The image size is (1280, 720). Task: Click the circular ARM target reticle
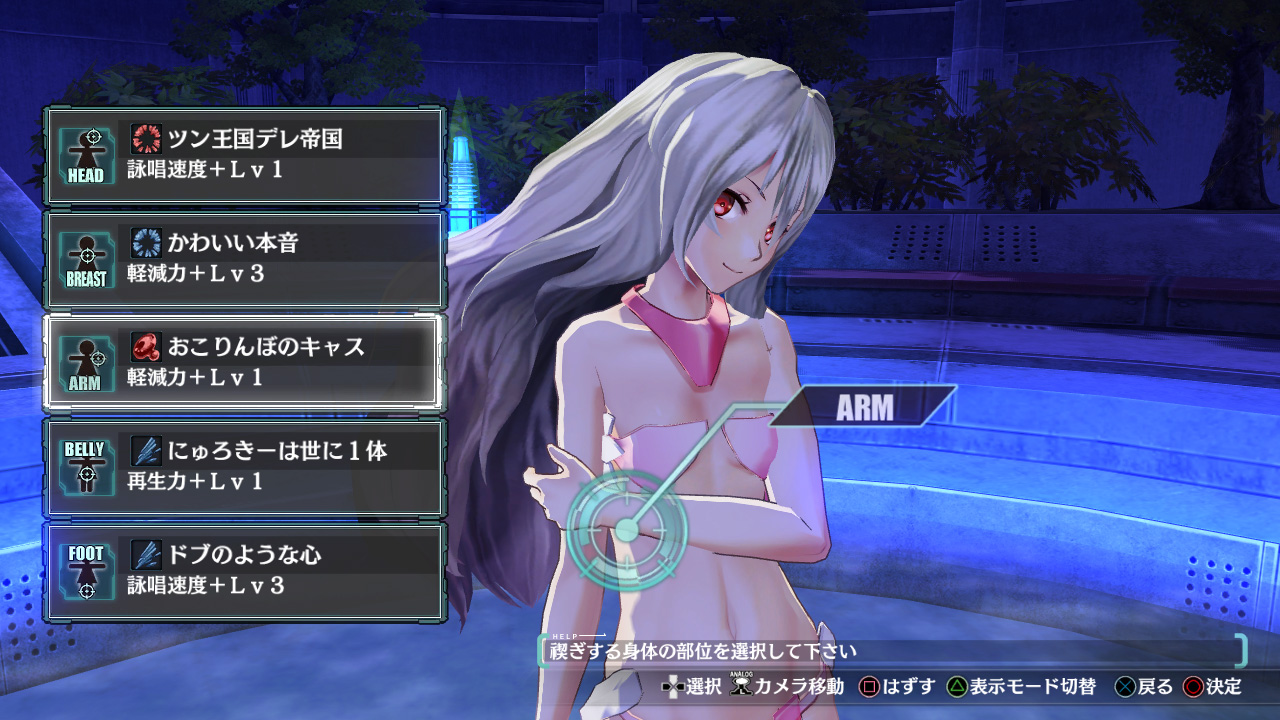tap(626, 530)
